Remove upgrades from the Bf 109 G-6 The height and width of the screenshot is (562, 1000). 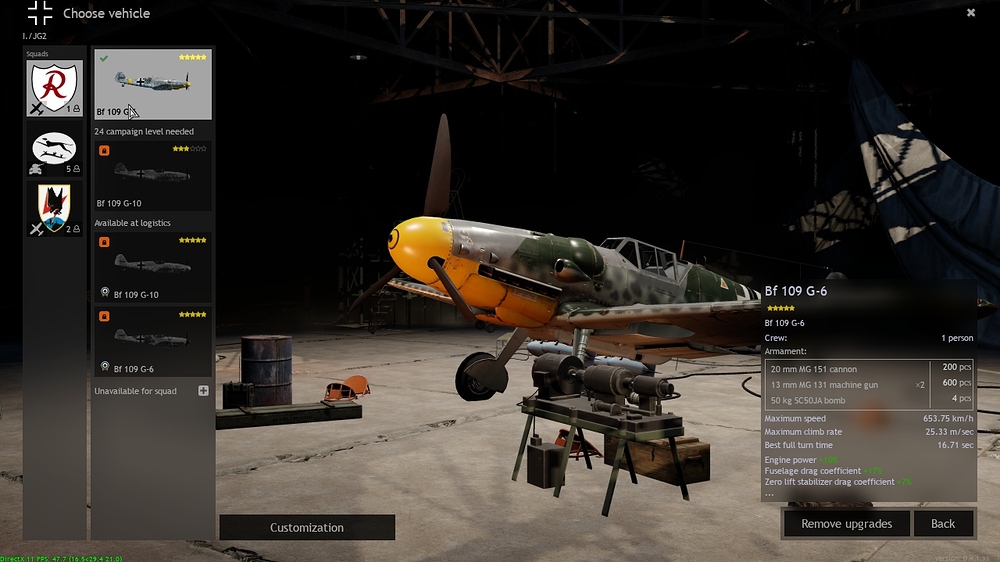point(845,523)
